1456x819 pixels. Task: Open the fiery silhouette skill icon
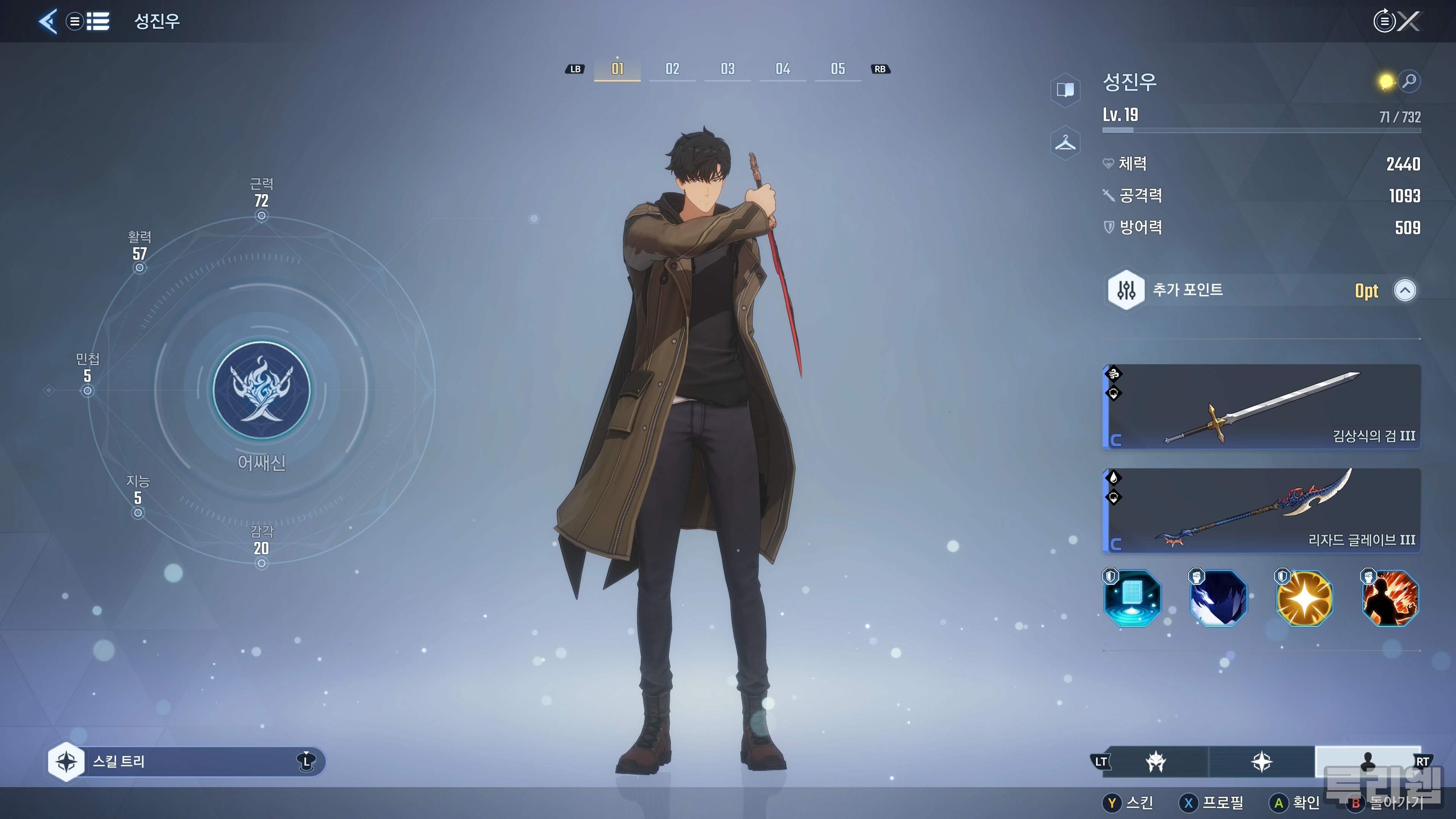coord(1390,598)
